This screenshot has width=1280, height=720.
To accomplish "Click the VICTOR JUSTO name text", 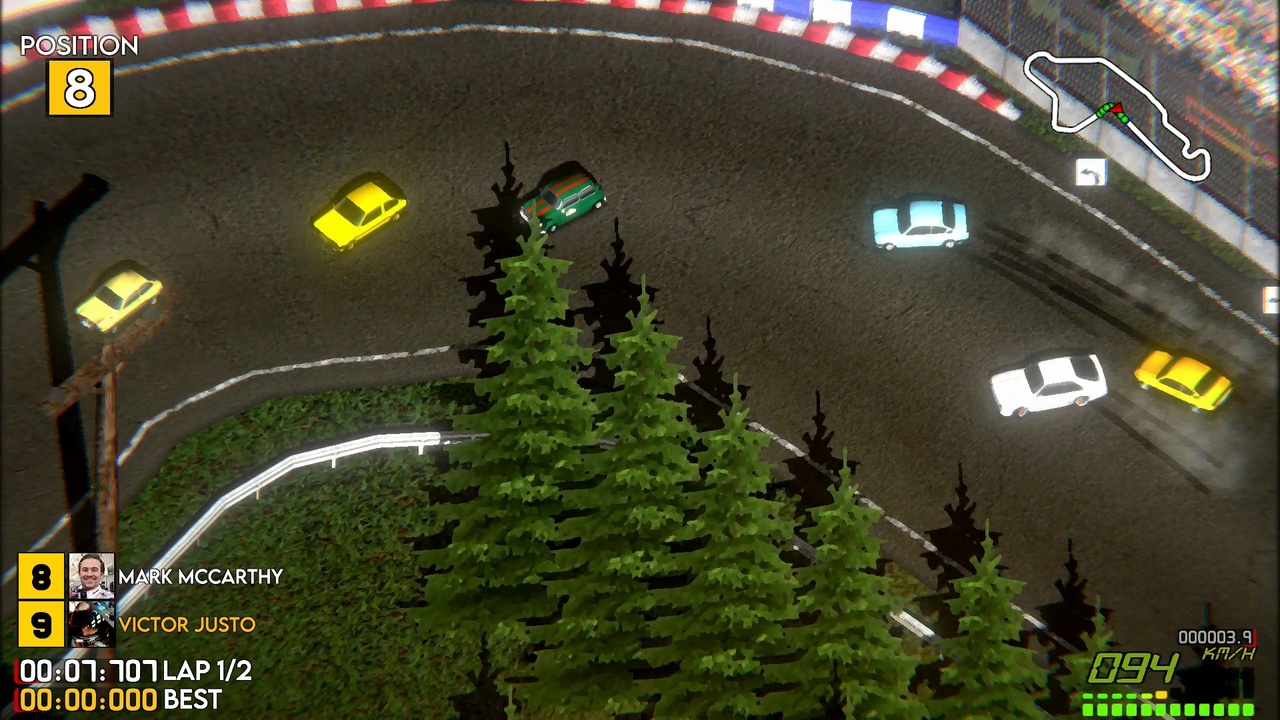I will point(187,625).
